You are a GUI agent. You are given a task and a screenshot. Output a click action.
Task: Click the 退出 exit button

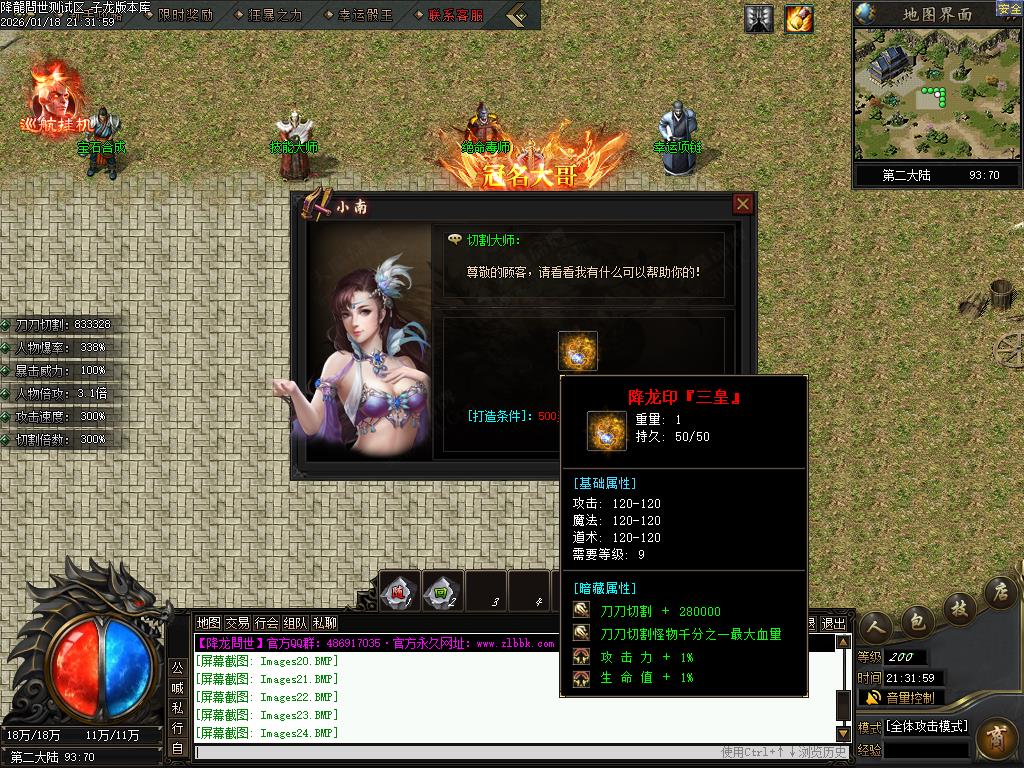[833, 623]
